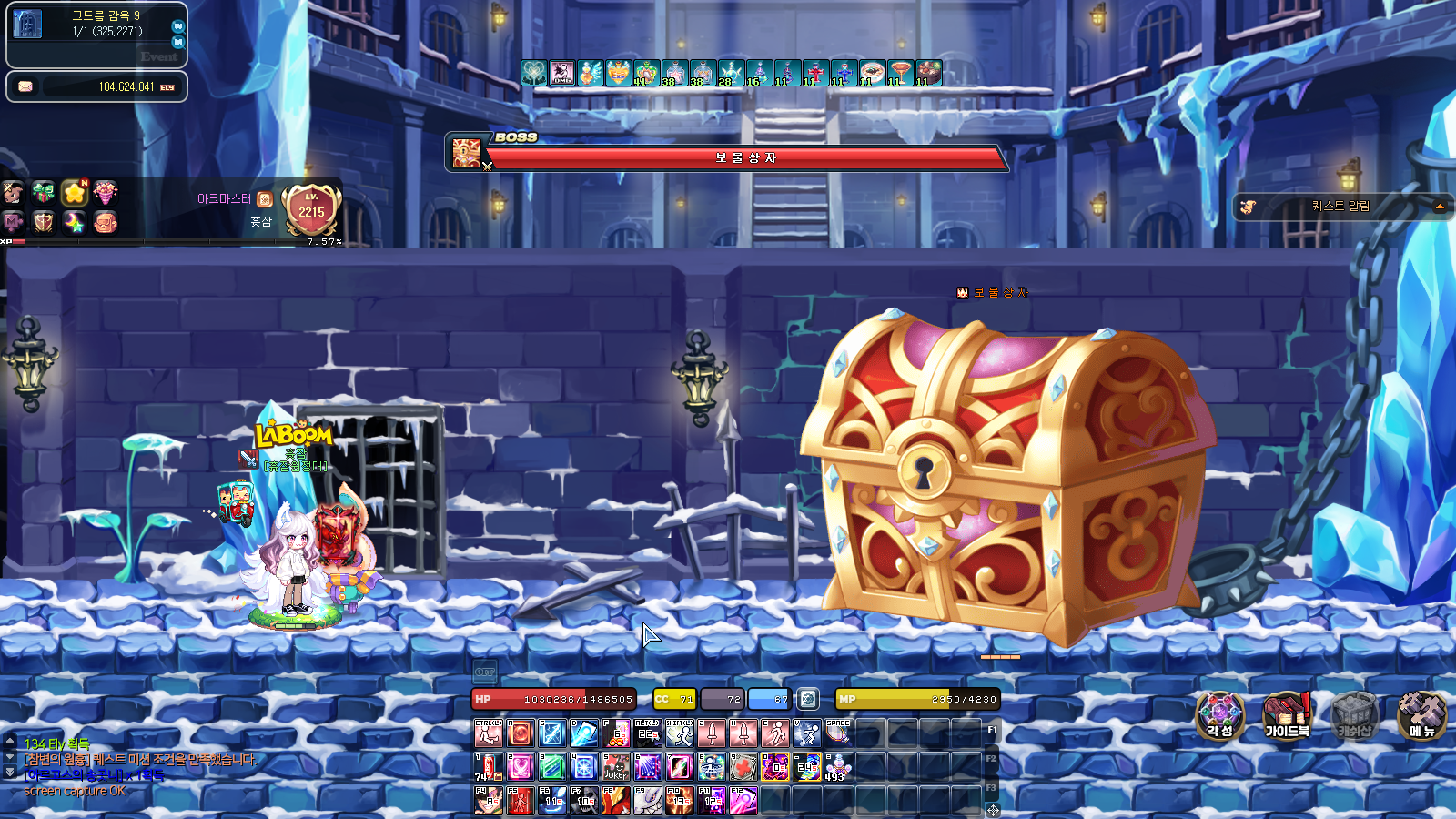Open the 메뉴 (Menu) button
This screenshot has height=819, width=1456.
click(1421, 715)
